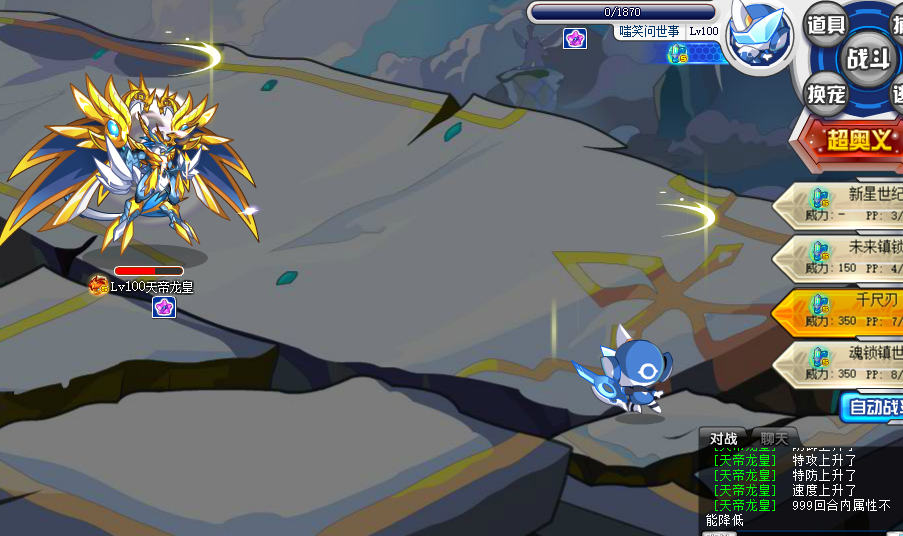Switch to the 对战 battle log tab
The height and width of the screenshot is (536, 903).
point(723,438)
